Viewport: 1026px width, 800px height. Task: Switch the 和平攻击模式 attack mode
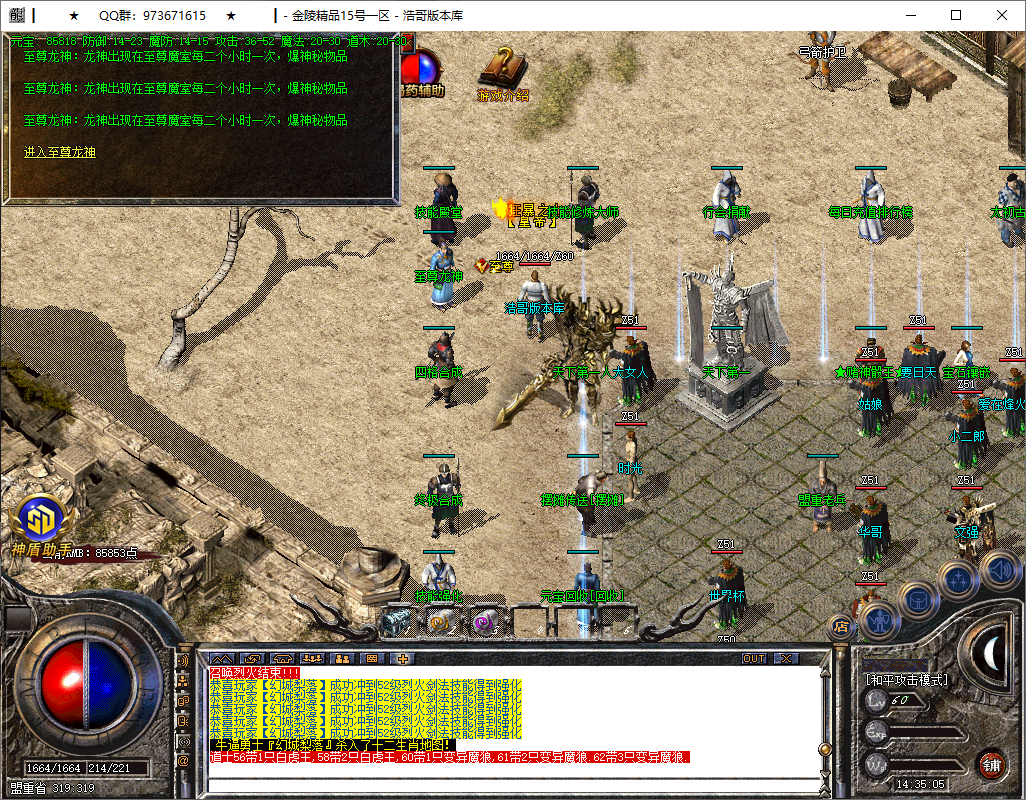pyautogui.click(x=907, y=680)
